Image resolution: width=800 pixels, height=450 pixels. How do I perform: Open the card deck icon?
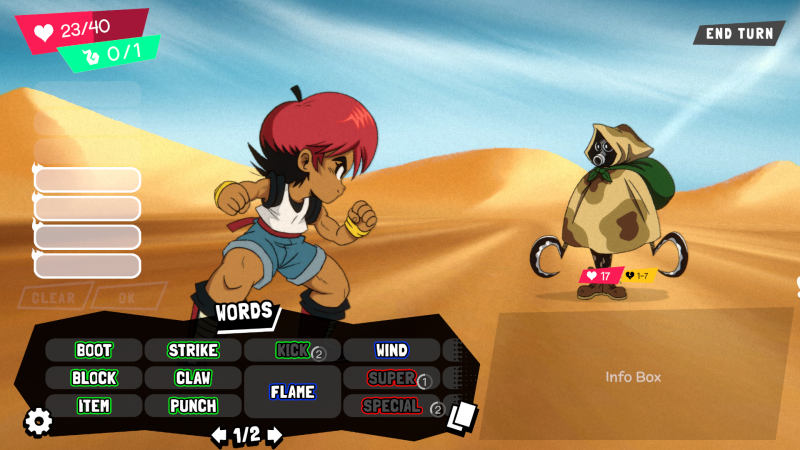(x=462, y=415)
